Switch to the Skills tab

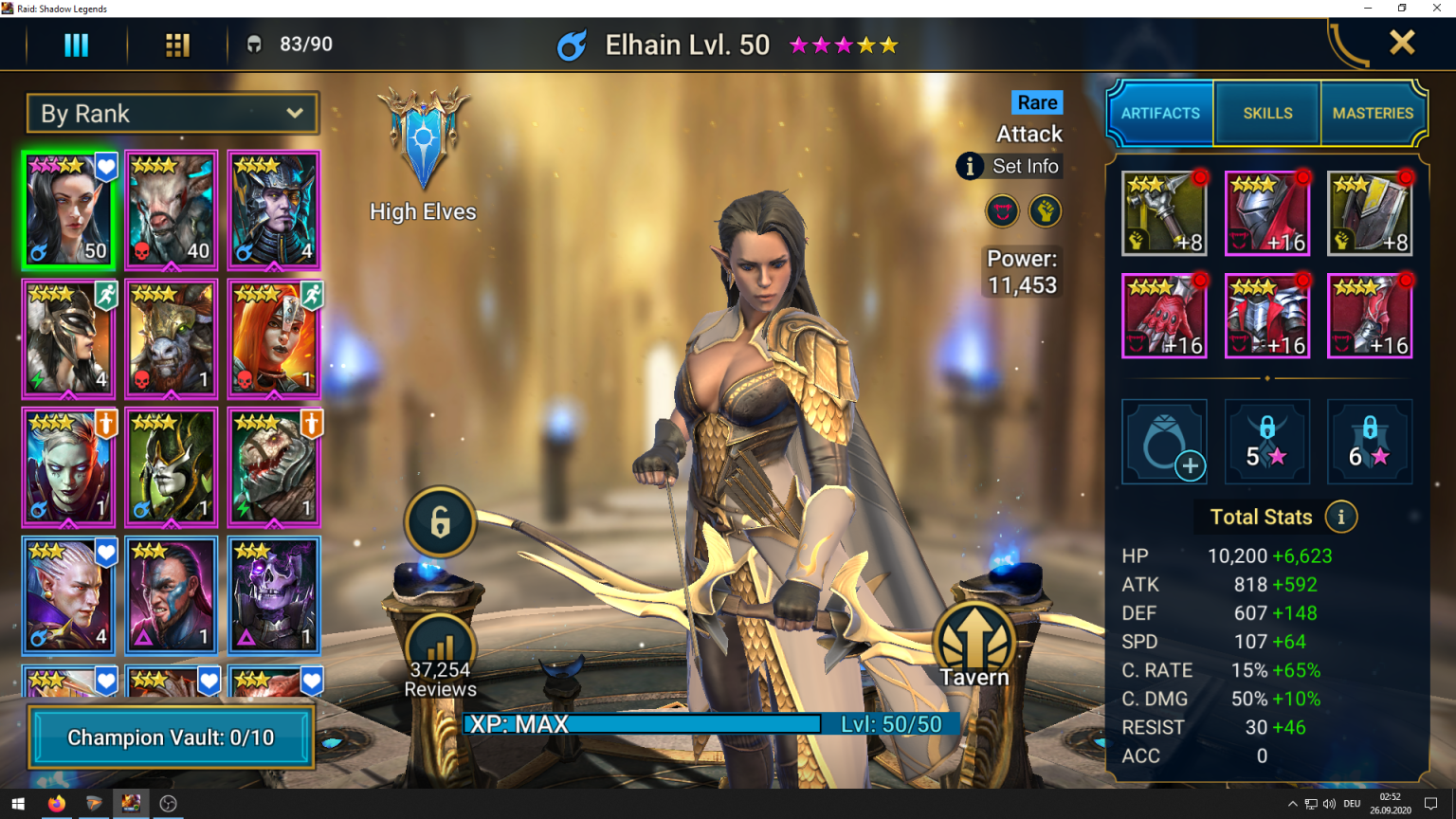(1266, 113)
